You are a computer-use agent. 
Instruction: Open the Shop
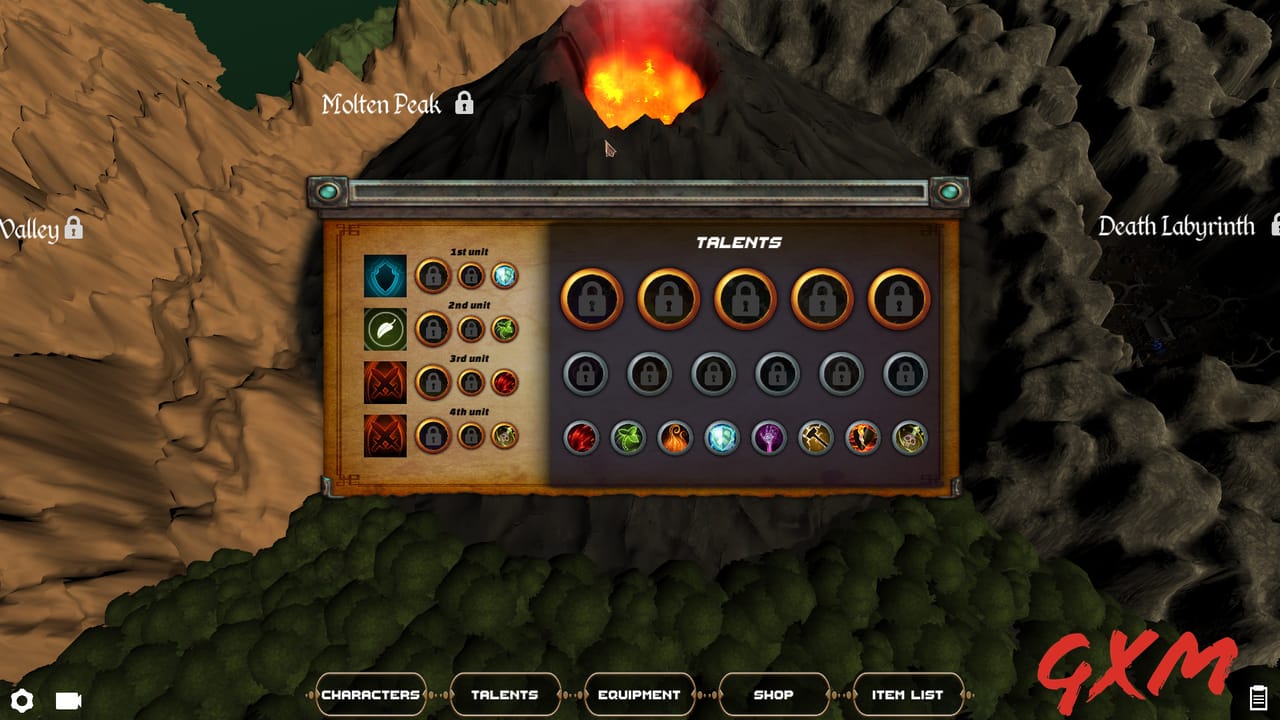pyautogui.click(x=773, y=693)
